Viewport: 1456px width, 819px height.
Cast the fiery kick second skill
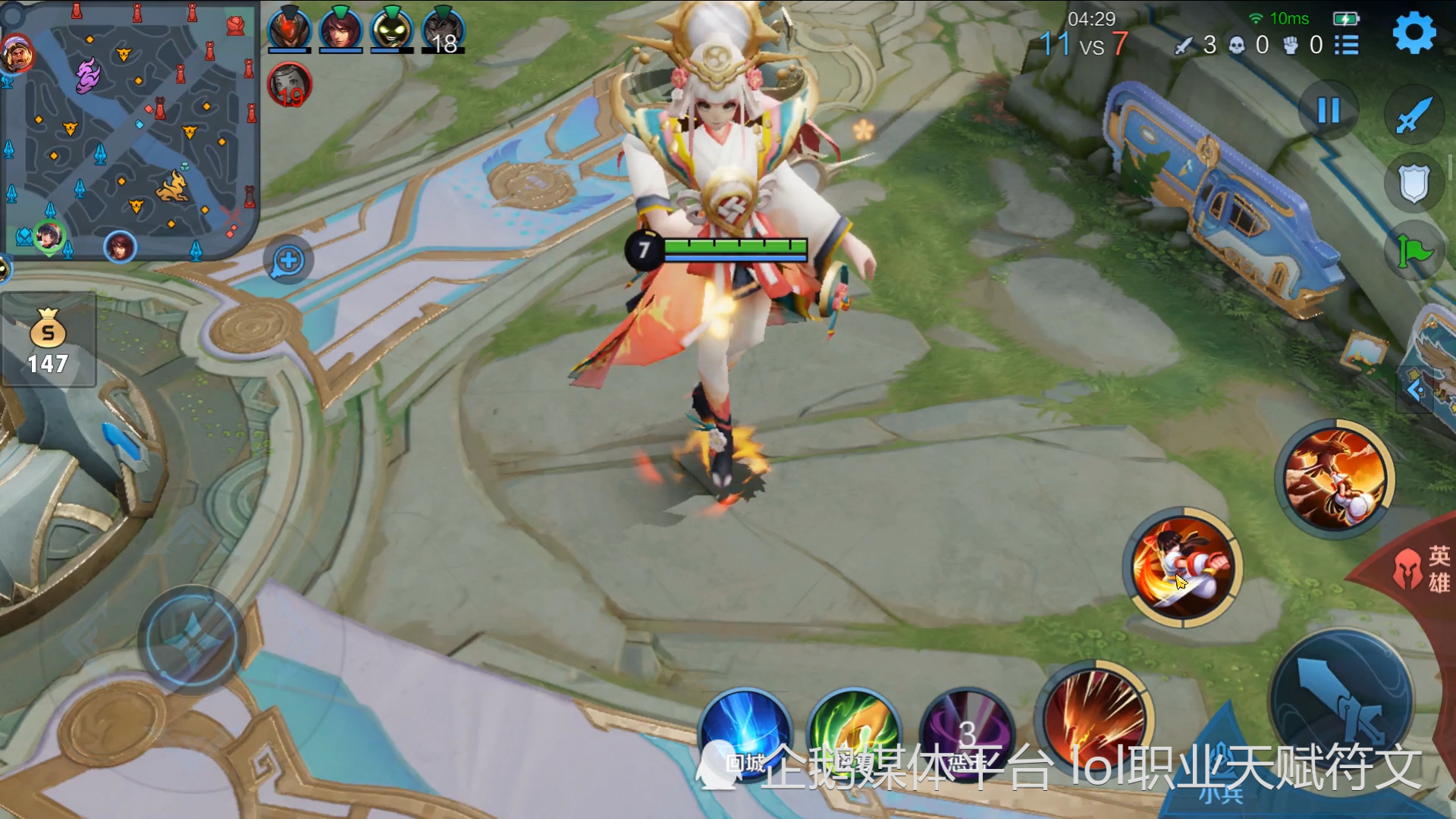1182,567
